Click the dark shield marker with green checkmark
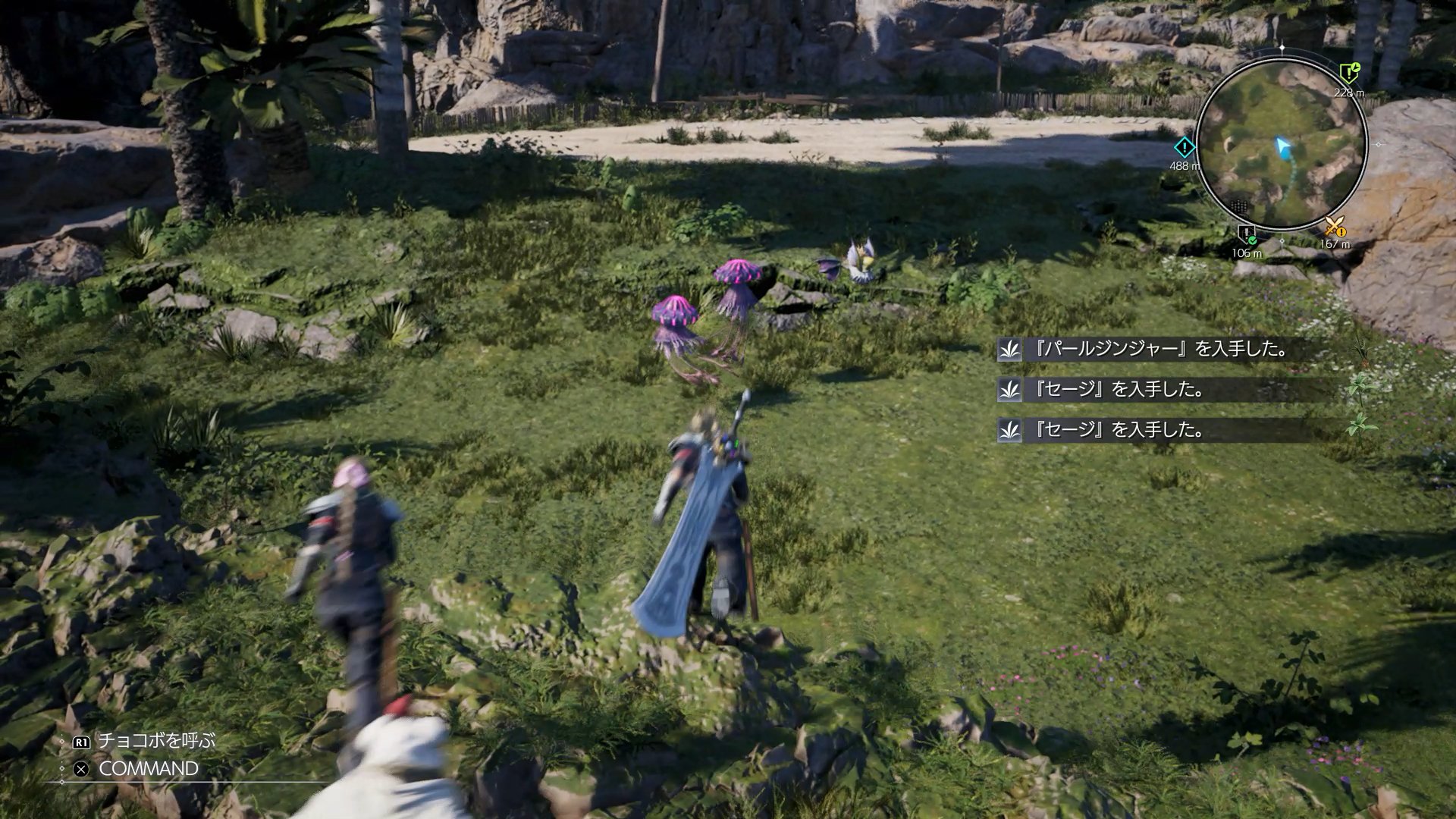The image size is (1456, 819). pyautogui.click(x=1247, y=234)
